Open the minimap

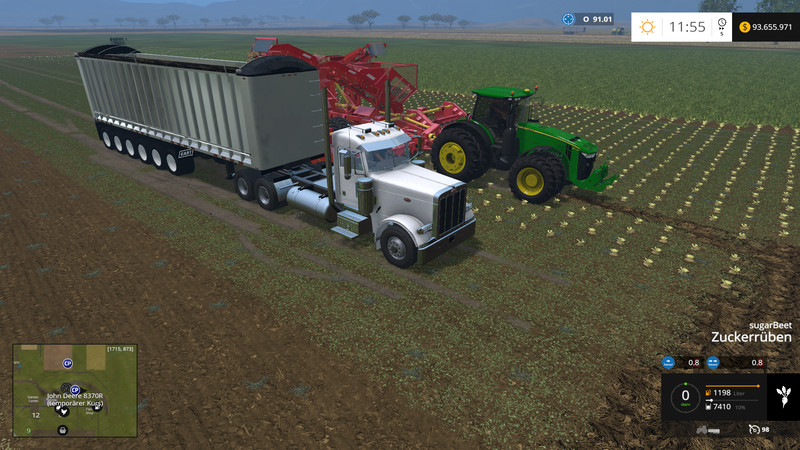(75, 391)
